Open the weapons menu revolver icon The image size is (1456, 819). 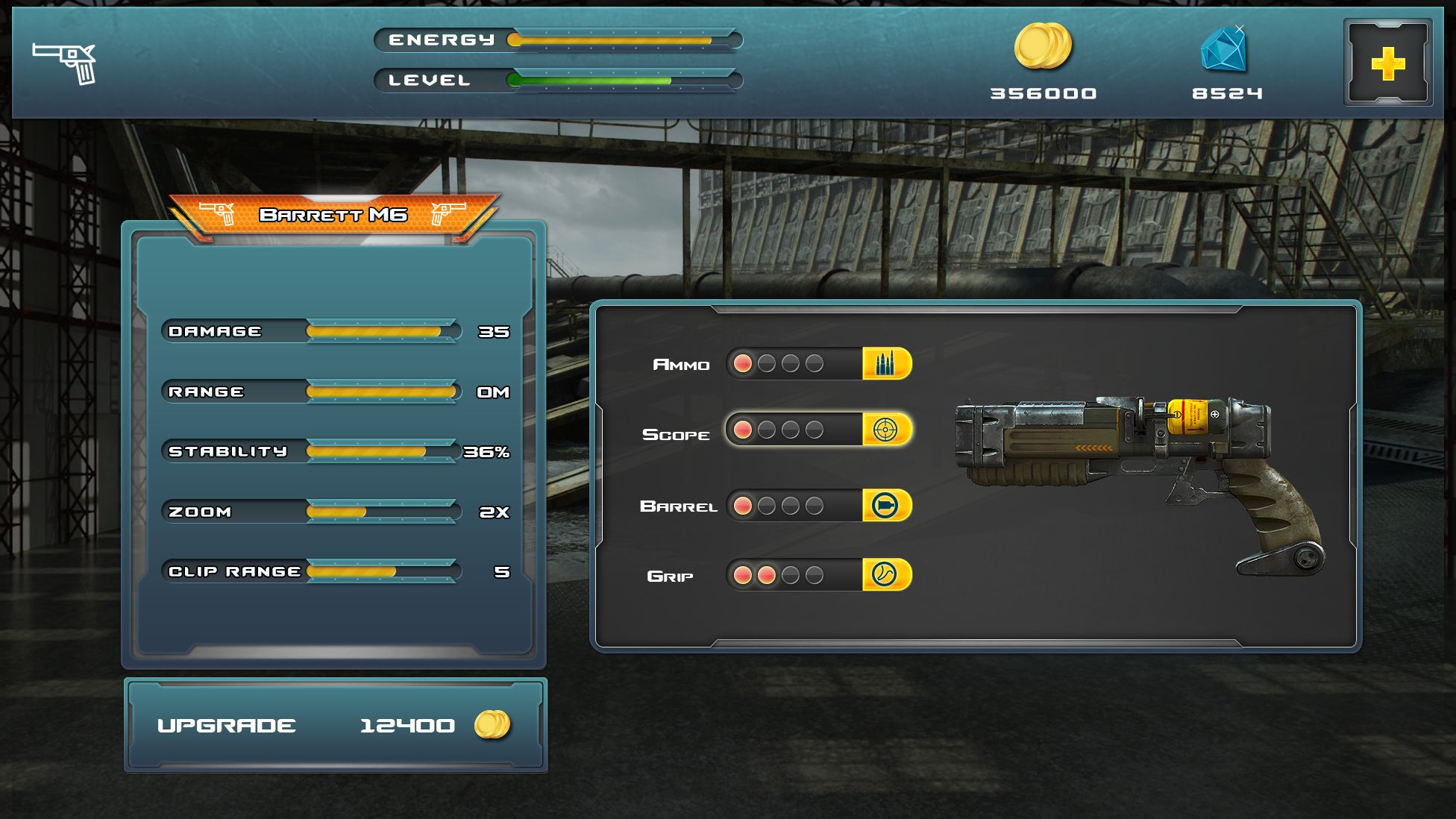click(x=65, y=62)
